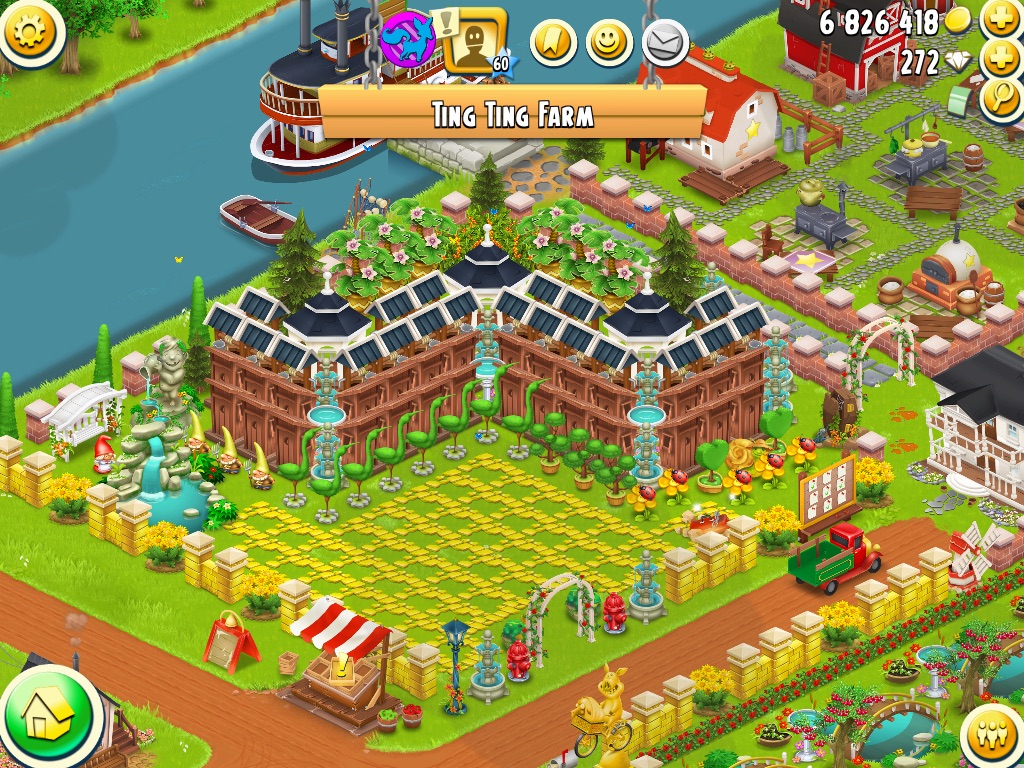Viewport: 1024px width, 768px height.
Task: Add diamonds with the plus button
Action: pyautogui.click(x=1000, y=60)
